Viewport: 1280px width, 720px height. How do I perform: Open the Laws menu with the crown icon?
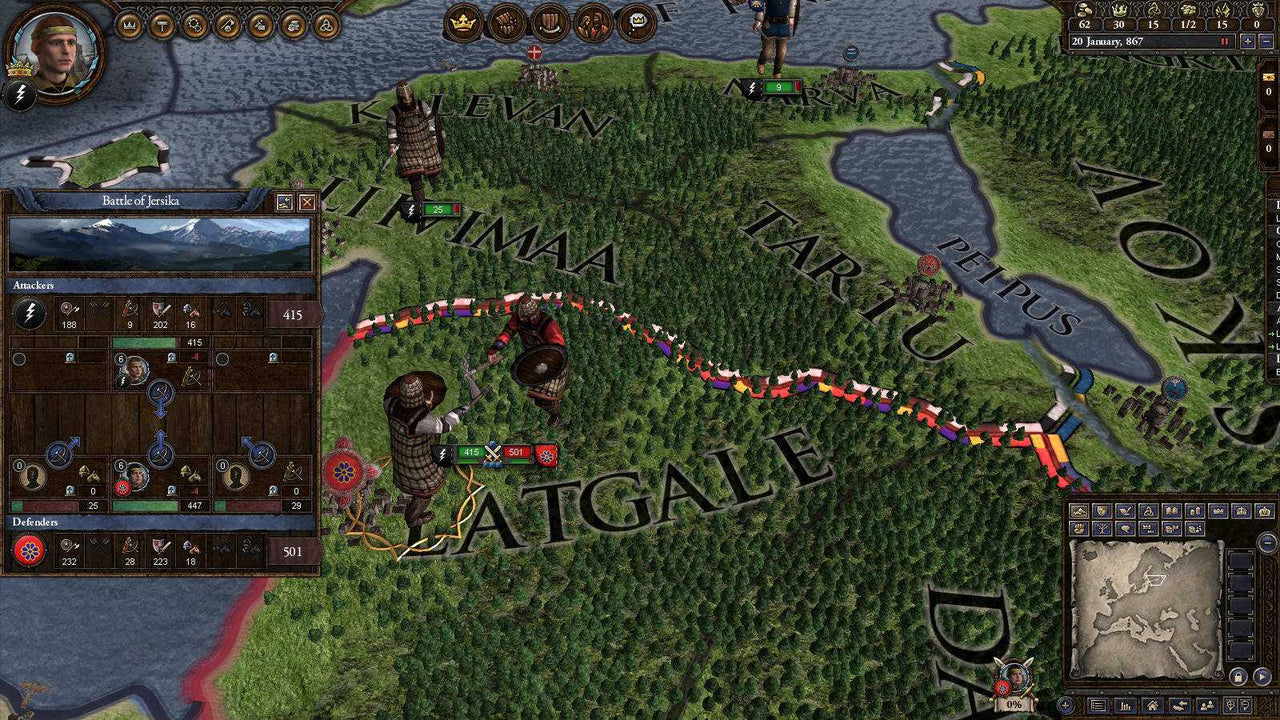point(462,21)
